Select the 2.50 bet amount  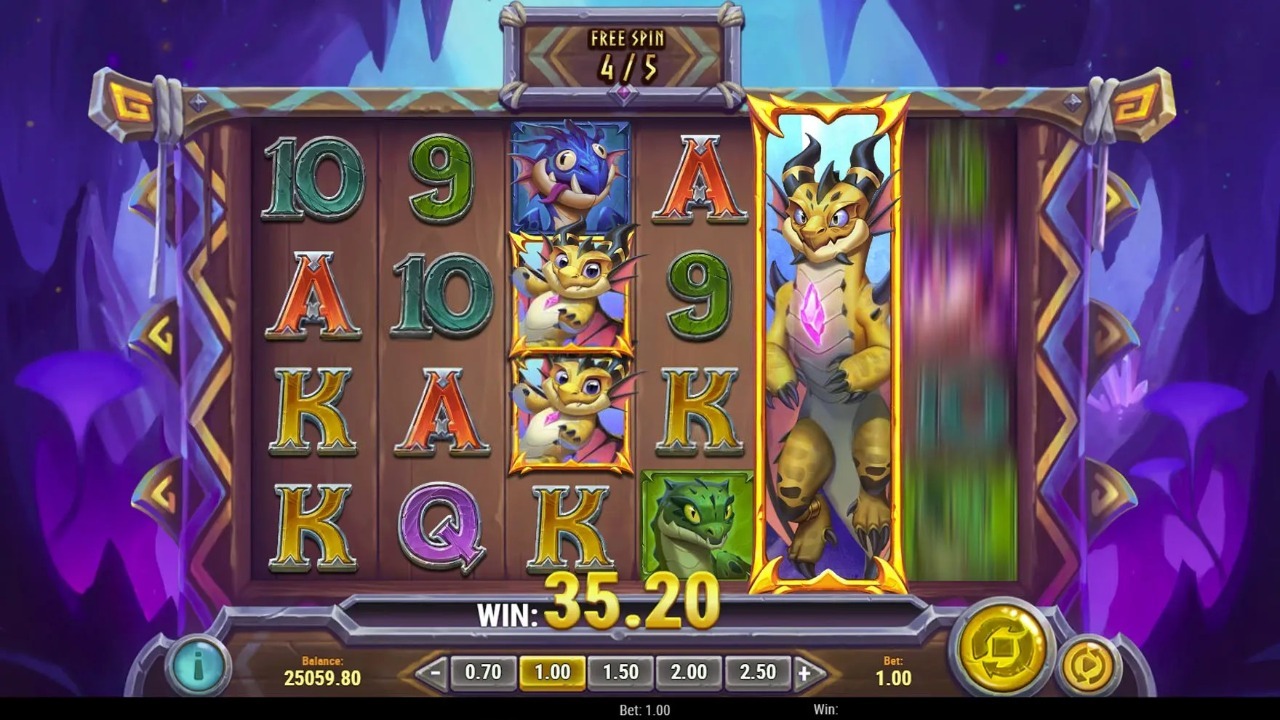click(x=757, y=673)
